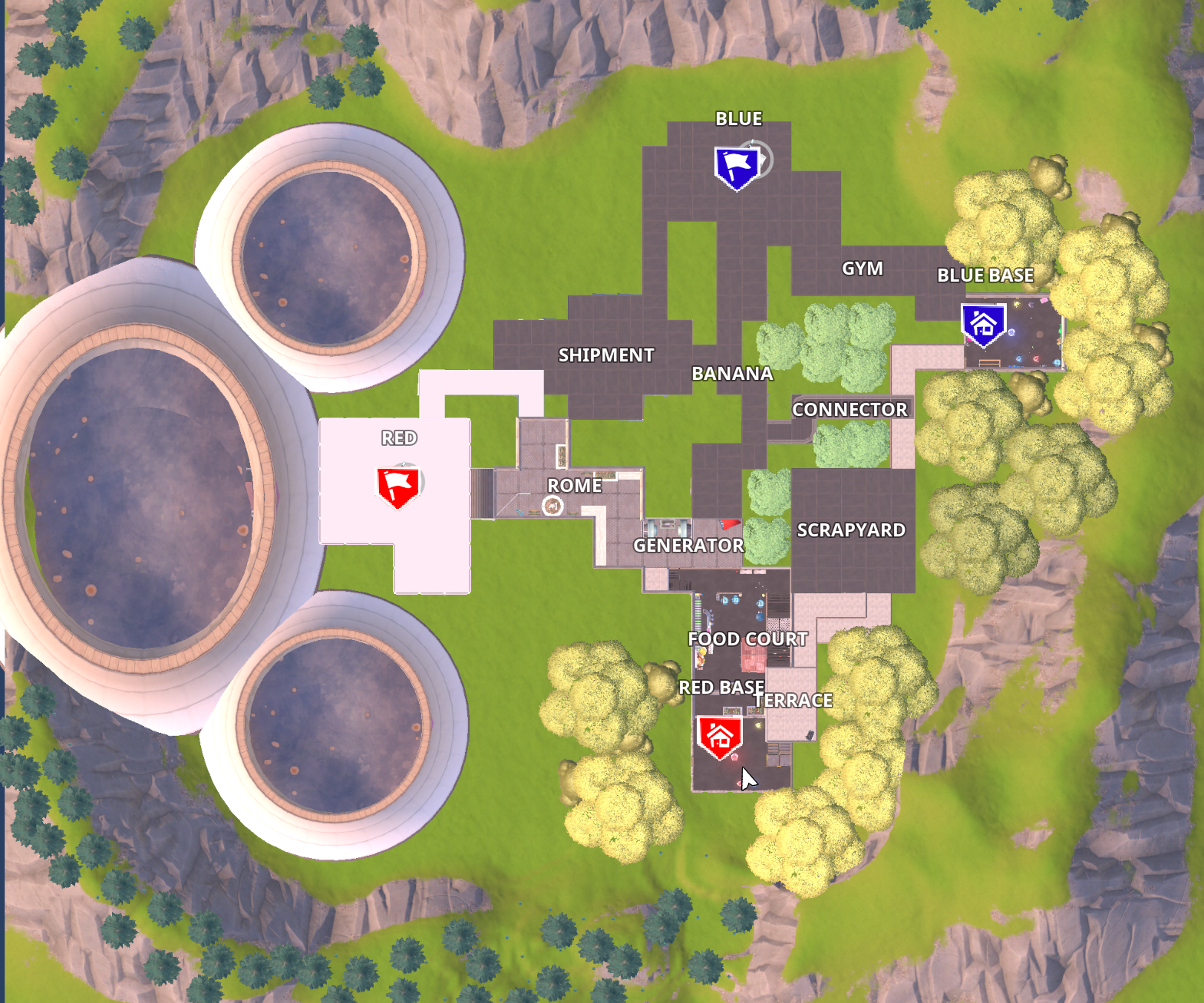The width and height of the screenshot is (1204, 1003).
Task: Select the red flag marker
Action: (398, 487)
